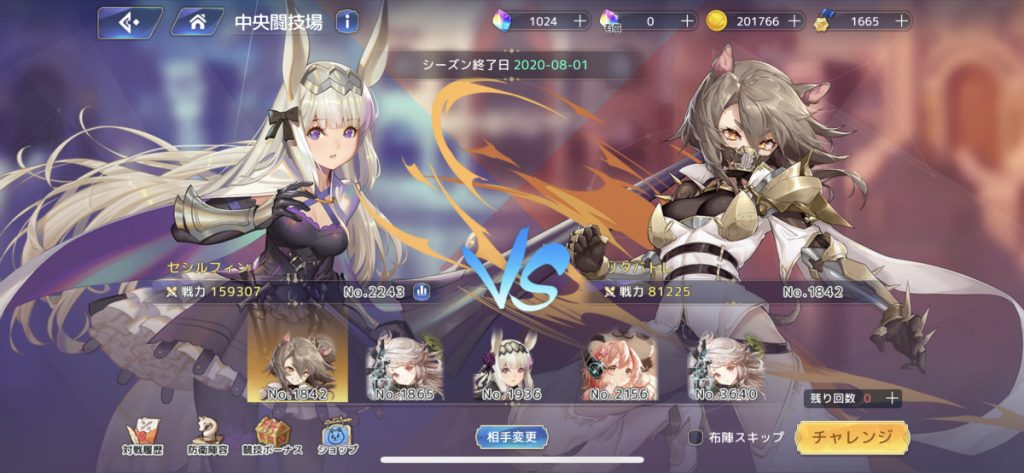Click 相手変更 to refresh opponents
This screenshot has width=1024, height=473.
pos(511,436)
